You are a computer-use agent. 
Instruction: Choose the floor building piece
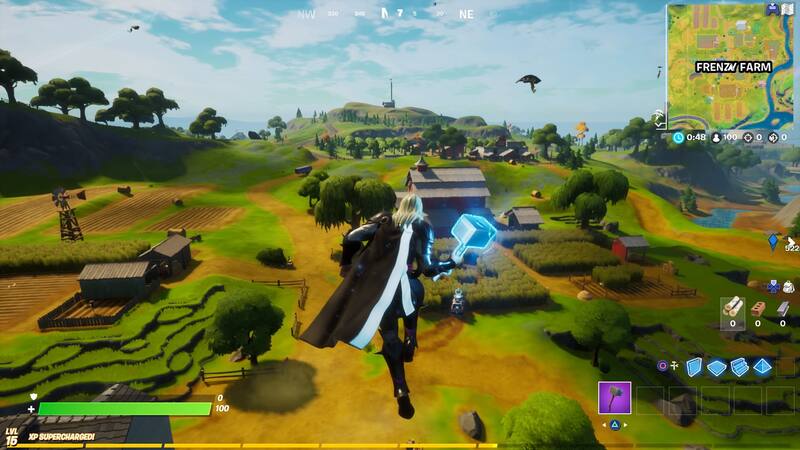tap(716, 367)
